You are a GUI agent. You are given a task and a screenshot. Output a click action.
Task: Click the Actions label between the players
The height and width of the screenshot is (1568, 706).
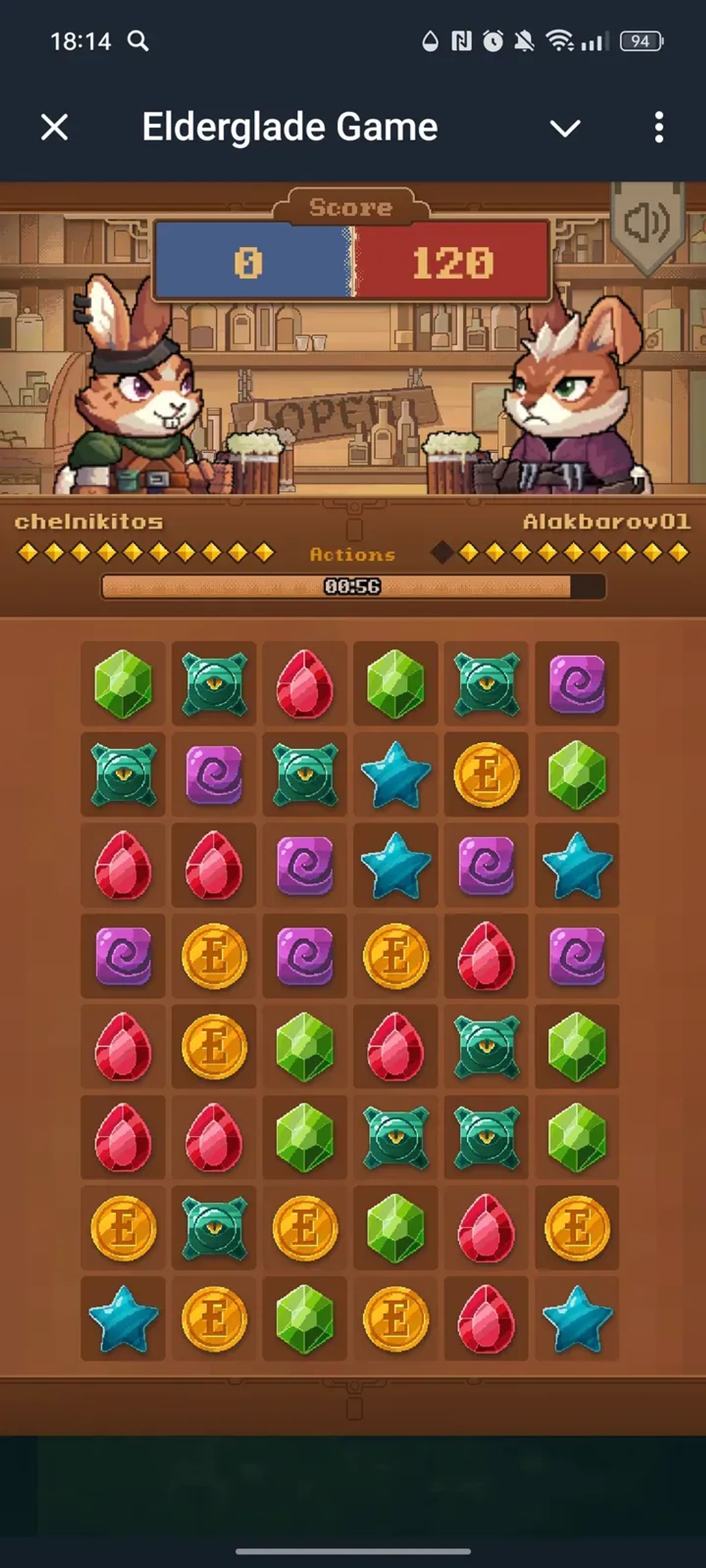pos(353,553)
